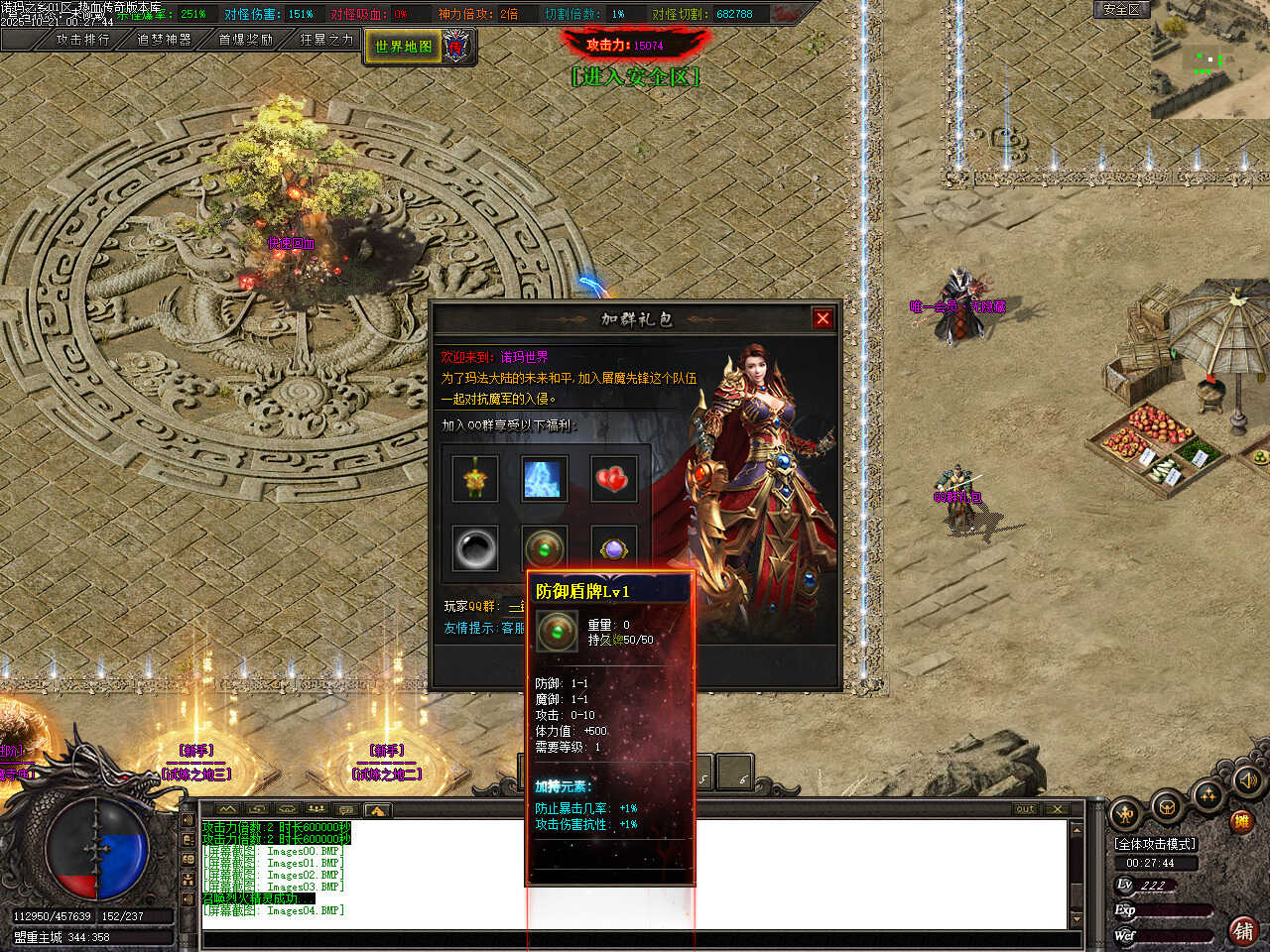Open the 首爆奖励 rewards menu

(x=245, y=40)
